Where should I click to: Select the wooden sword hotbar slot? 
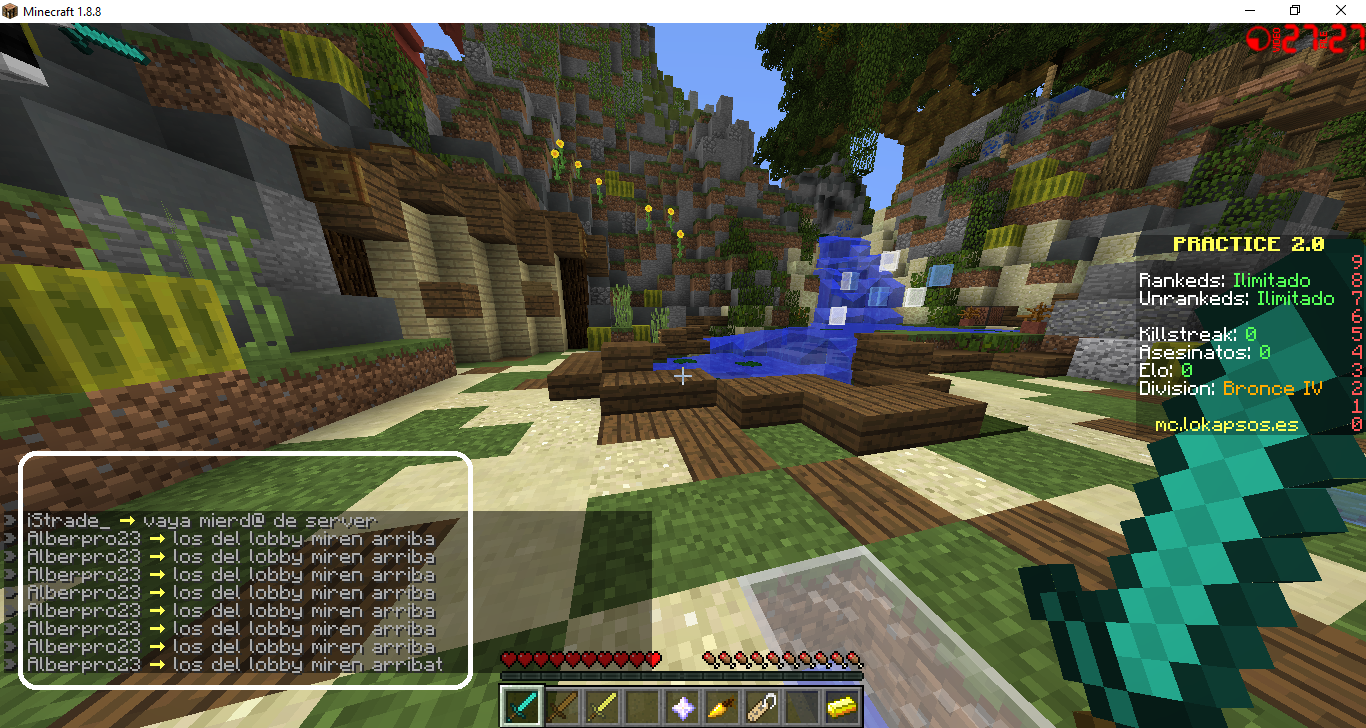[562, 706]
